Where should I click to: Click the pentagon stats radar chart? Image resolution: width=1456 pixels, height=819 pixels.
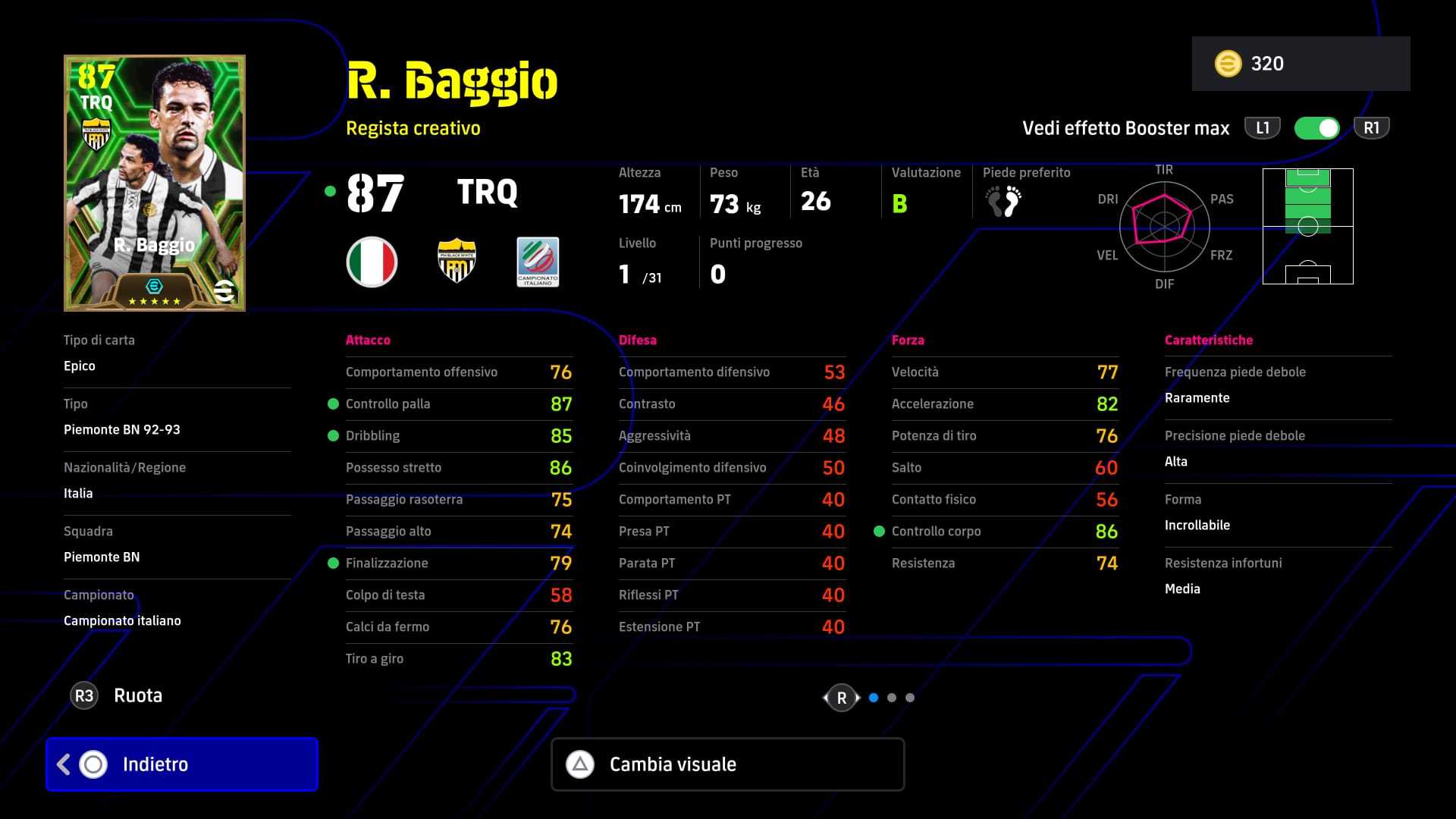tap(1163, 226)
